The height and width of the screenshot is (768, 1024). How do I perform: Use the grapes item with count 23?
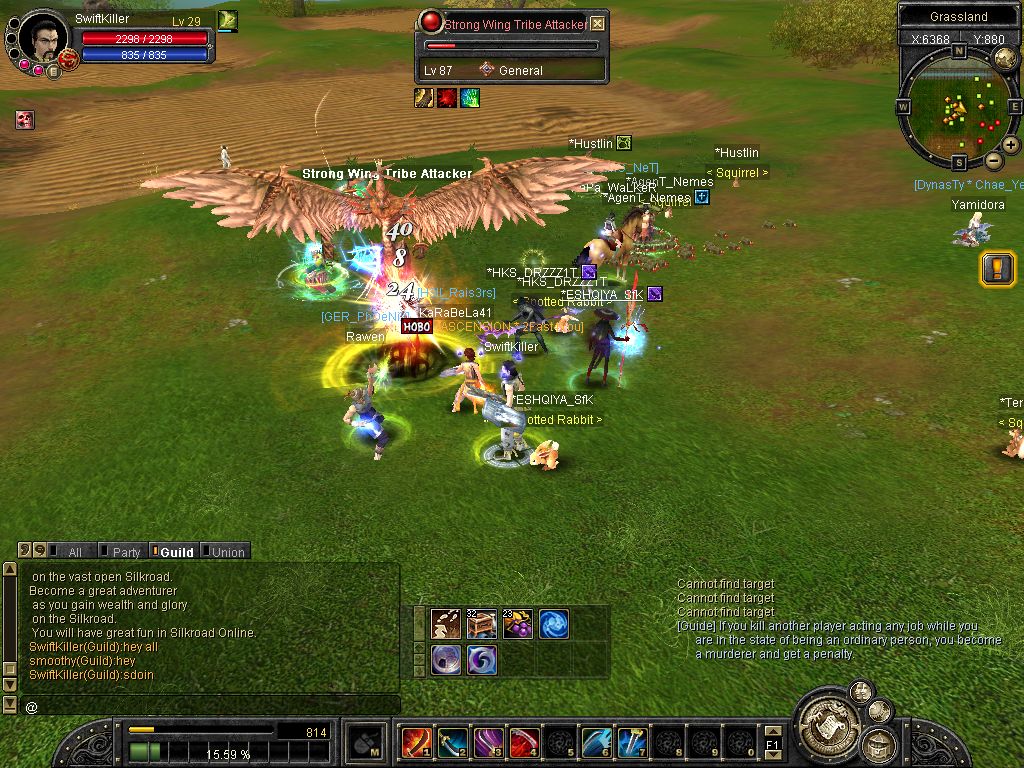[x=517, y=624]
